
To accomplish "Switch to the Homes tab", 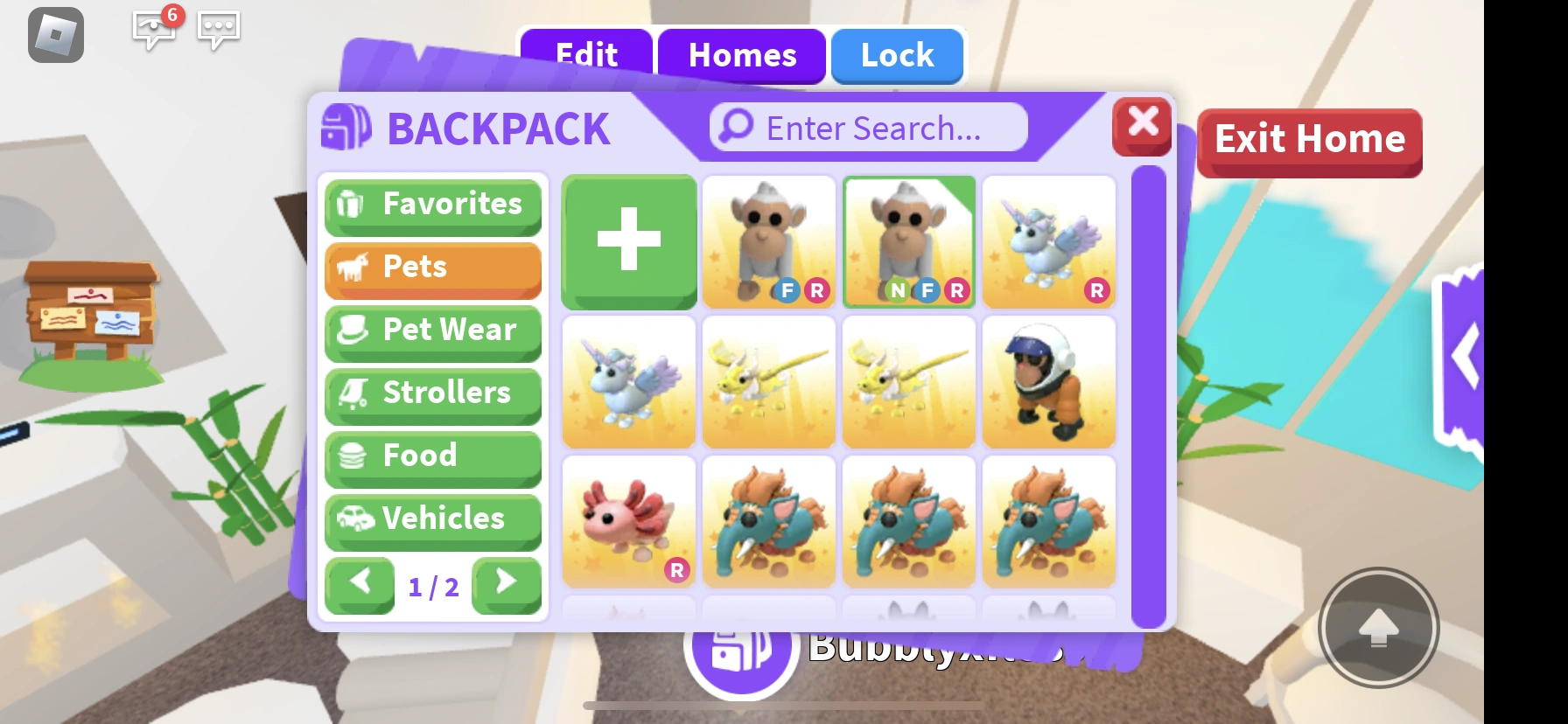I will click(x=742, y=56).
